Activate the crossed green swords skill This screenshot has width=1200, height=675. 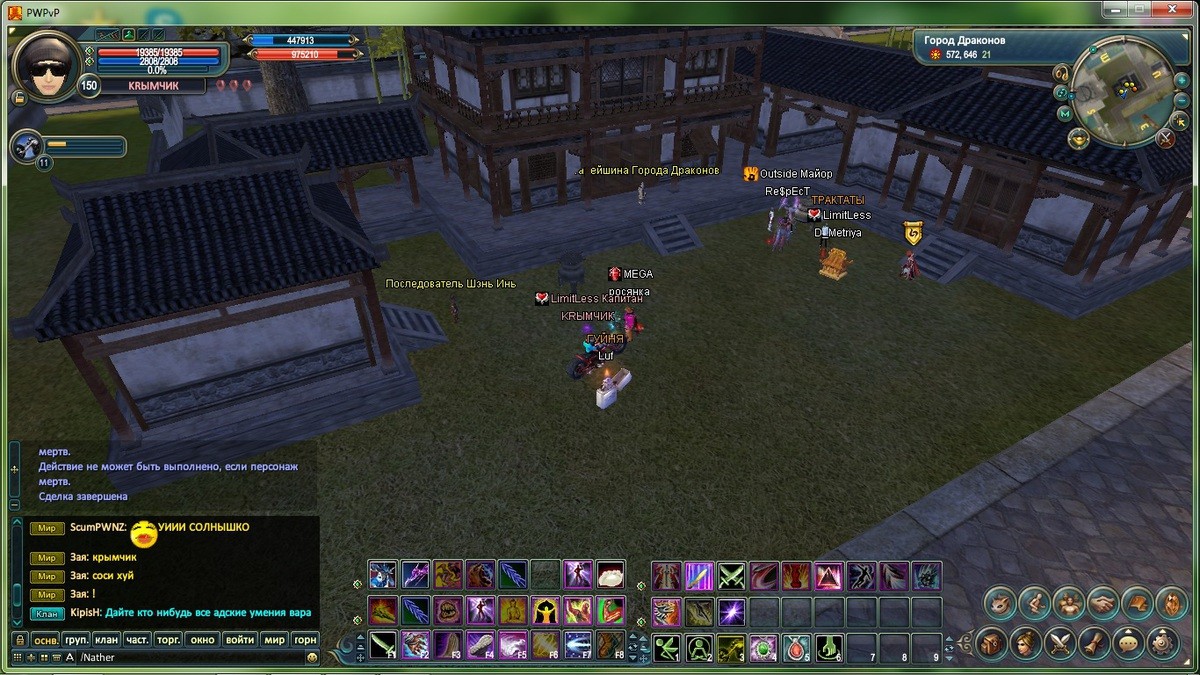[x=731, y=576]
